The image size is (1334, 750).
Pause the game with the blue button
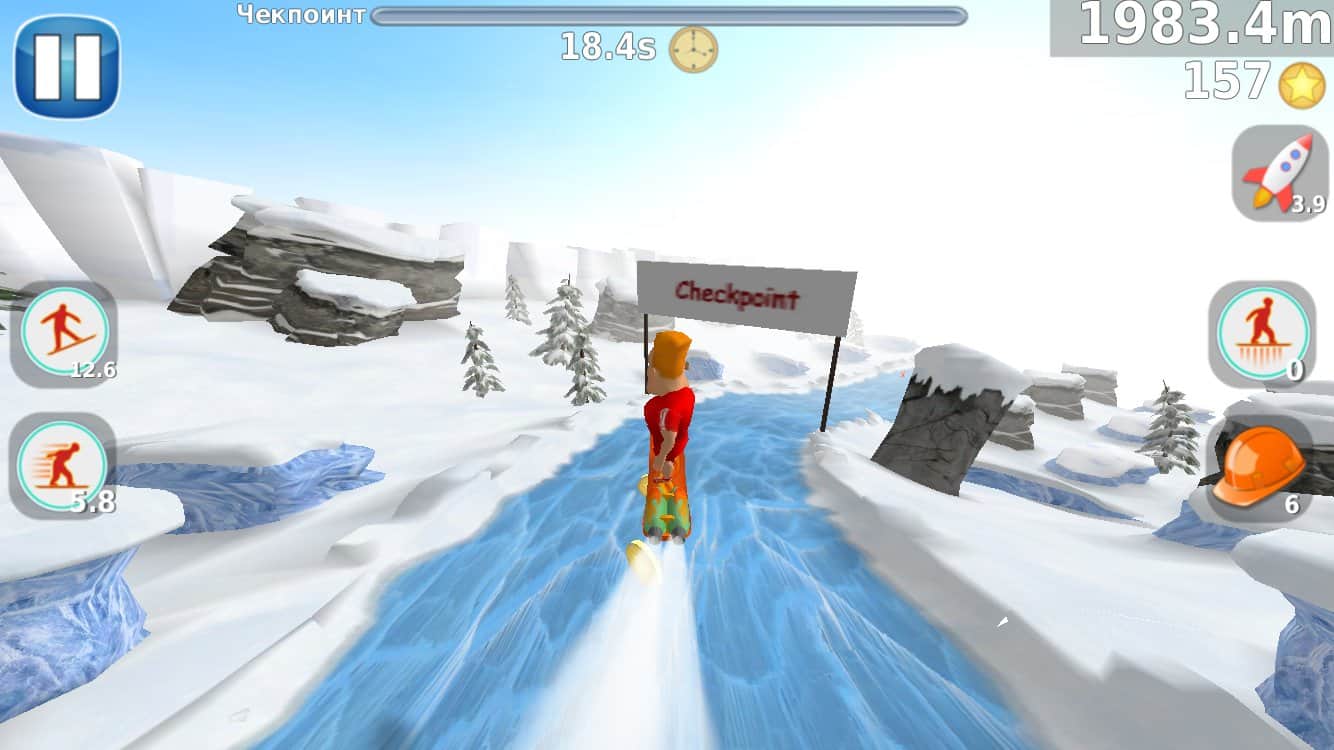(x=67, y=67)
